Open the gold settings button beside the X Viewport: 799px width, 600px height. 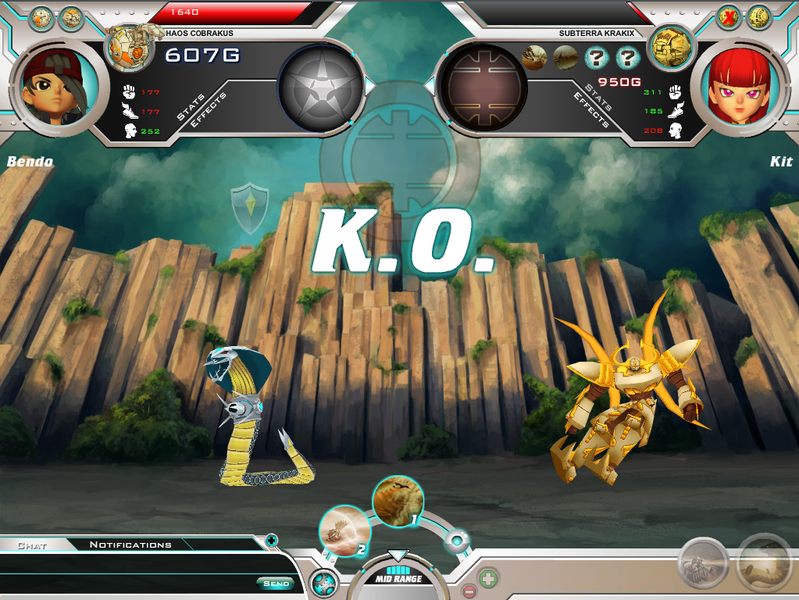pos(759,17)
